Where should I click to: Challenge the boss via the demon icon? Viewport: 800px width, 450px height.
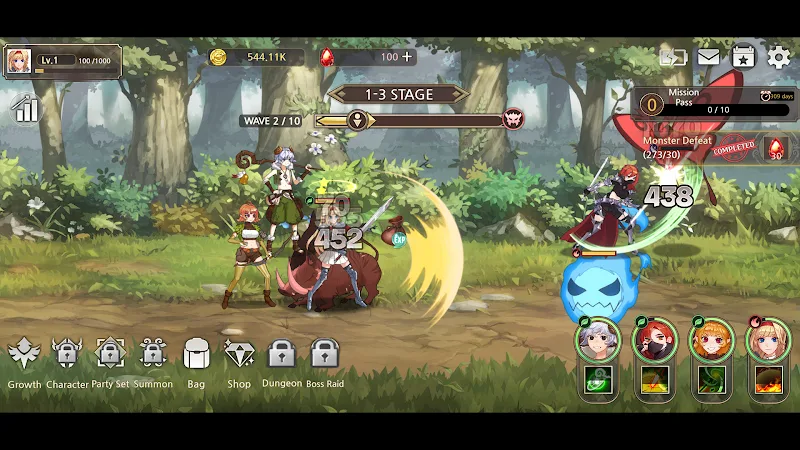(x=514, y=120)
